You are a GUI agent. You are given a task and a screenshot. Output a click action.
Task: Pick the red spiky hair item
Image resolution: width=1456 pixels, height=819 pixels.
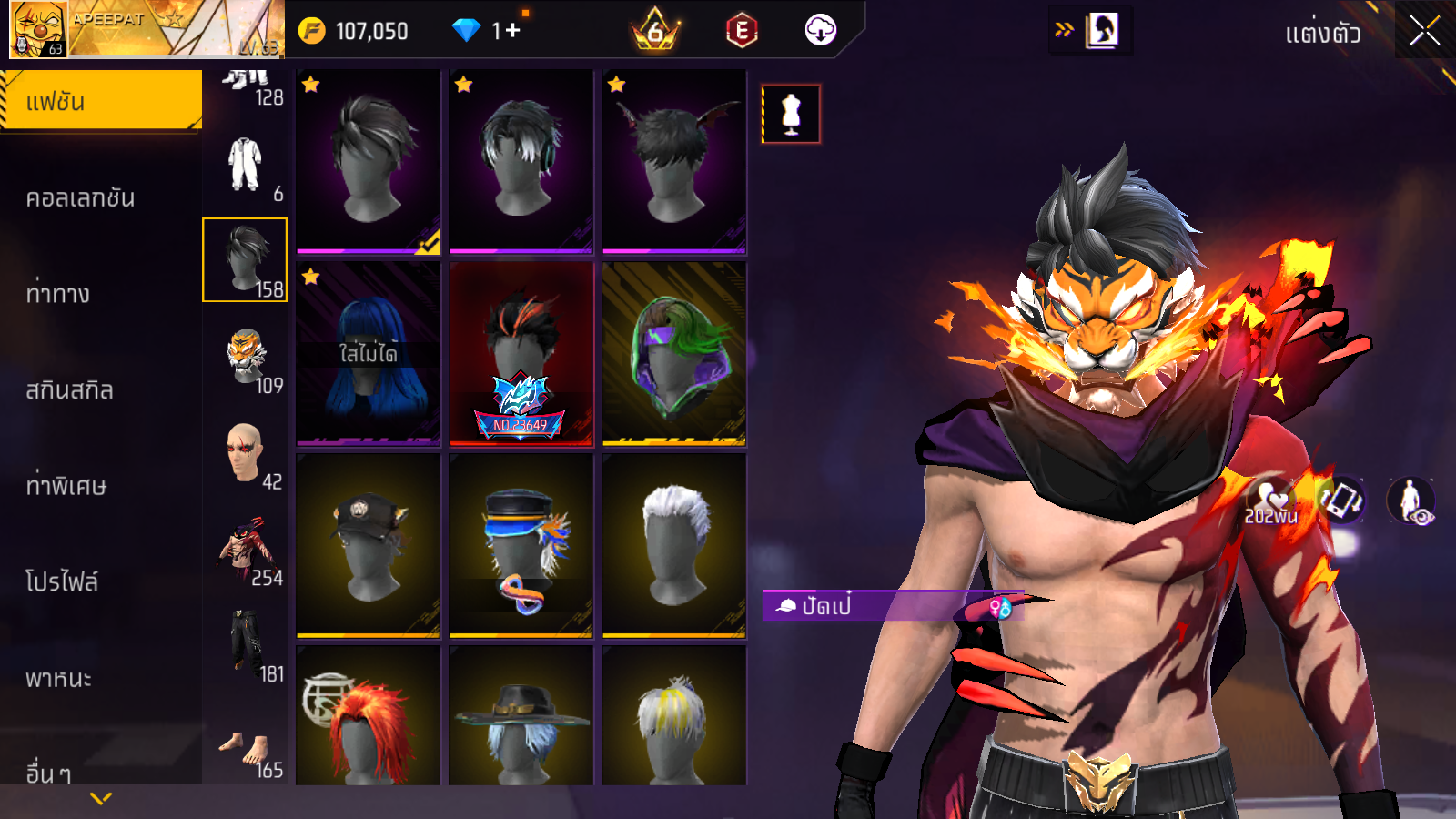[368, 719]
